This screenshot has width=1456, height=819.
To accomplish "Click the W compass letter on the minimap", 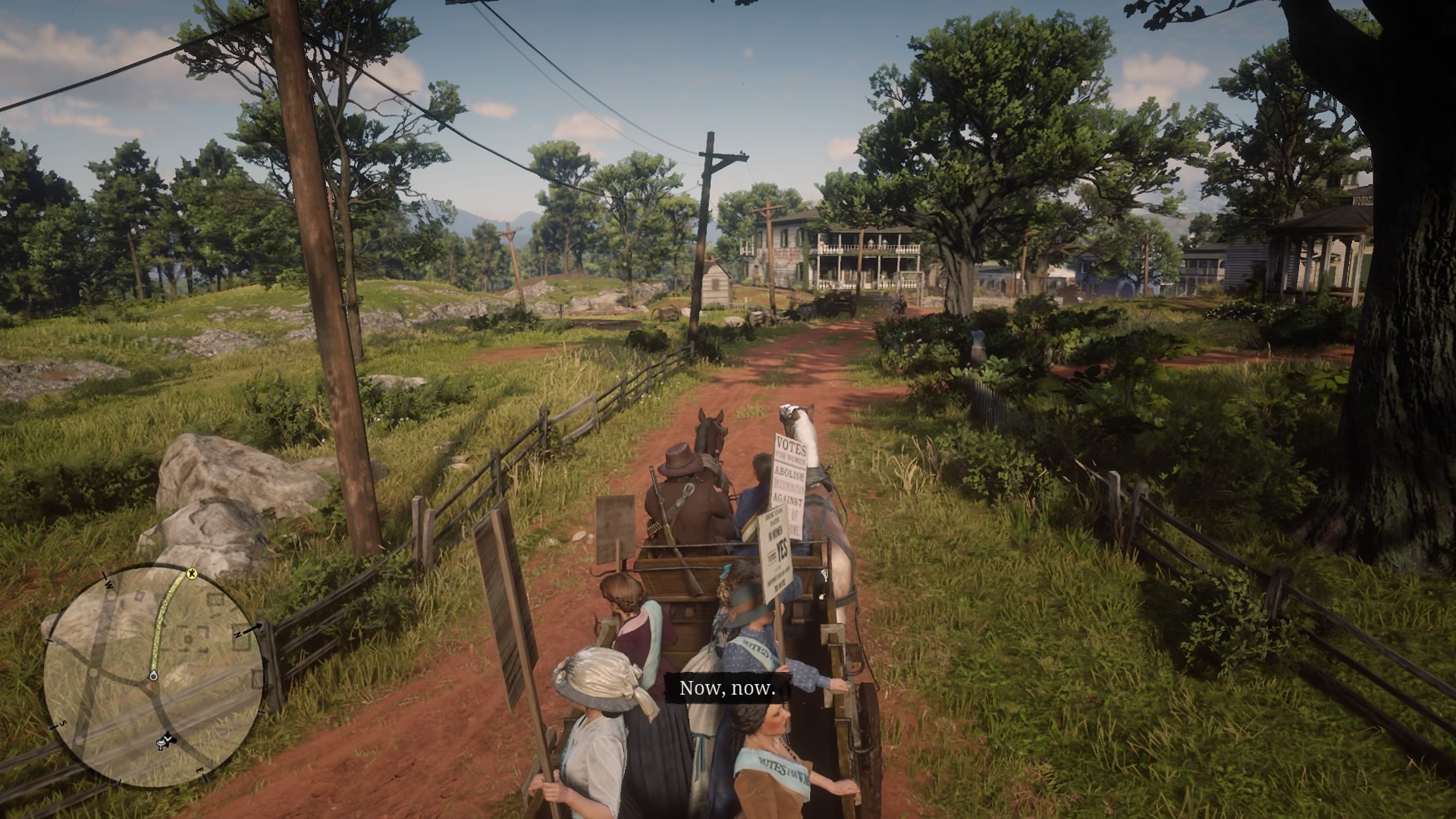I will pos(108,584).
